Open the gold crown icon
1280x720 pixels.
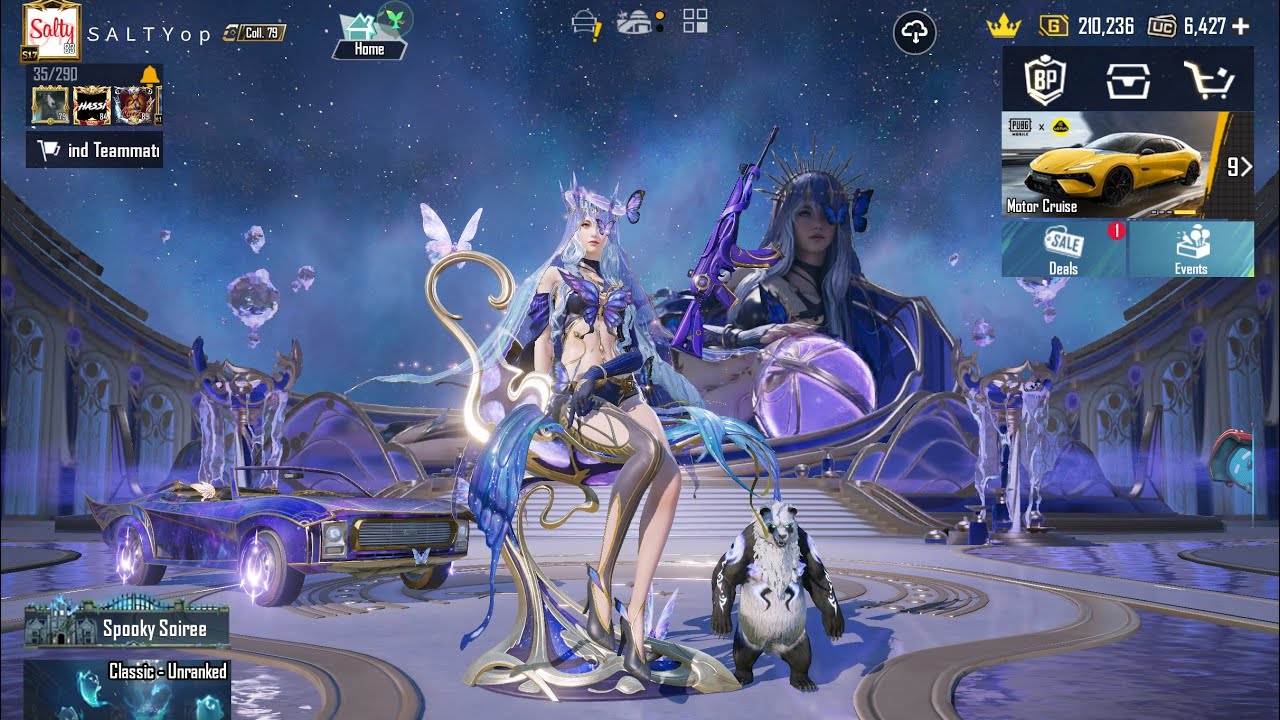pyautogui.click(x=1002, y=27)
